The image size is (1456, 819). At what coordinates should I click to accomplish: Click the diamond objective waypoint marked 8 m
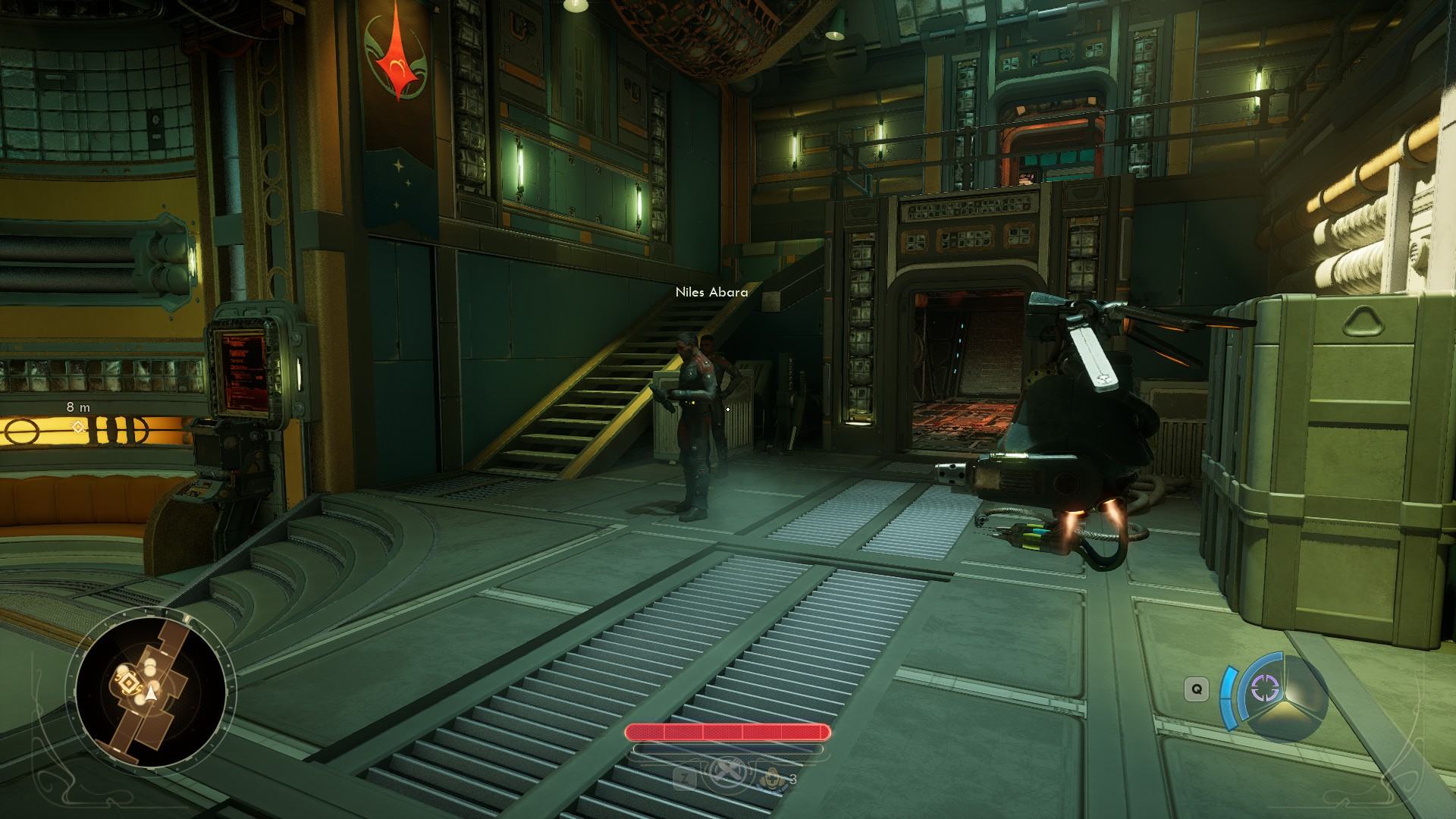pyautogui.click(x=77, y=428)
